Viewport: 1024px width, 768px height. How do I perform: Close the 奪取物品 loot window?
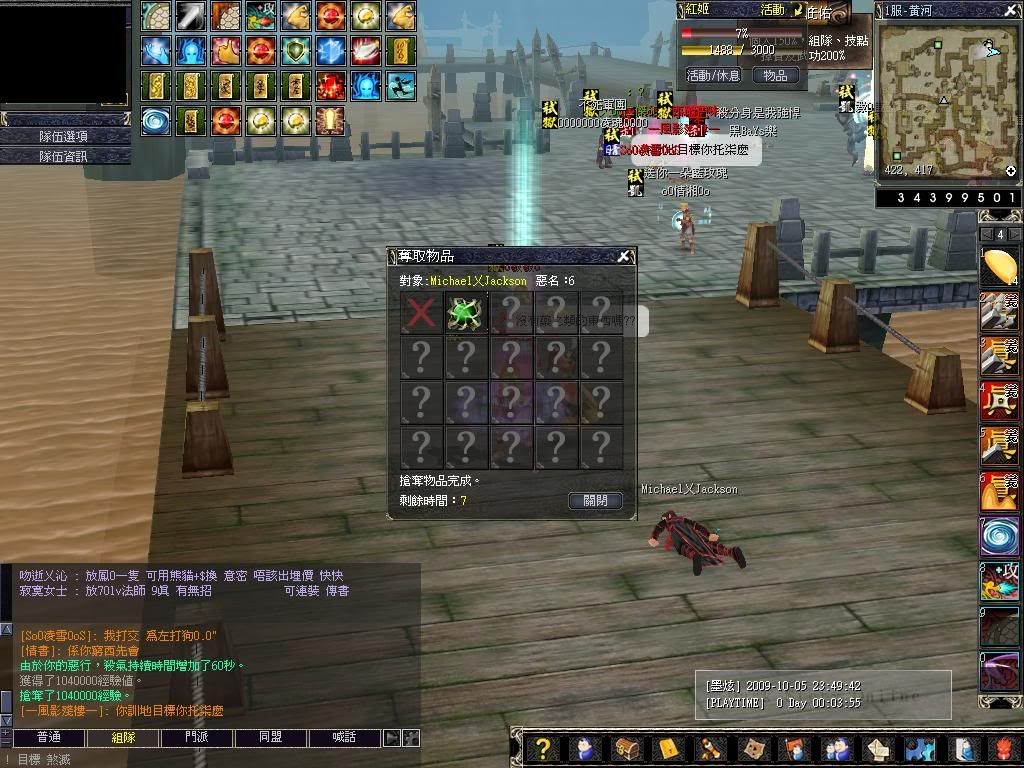point(624,257)
